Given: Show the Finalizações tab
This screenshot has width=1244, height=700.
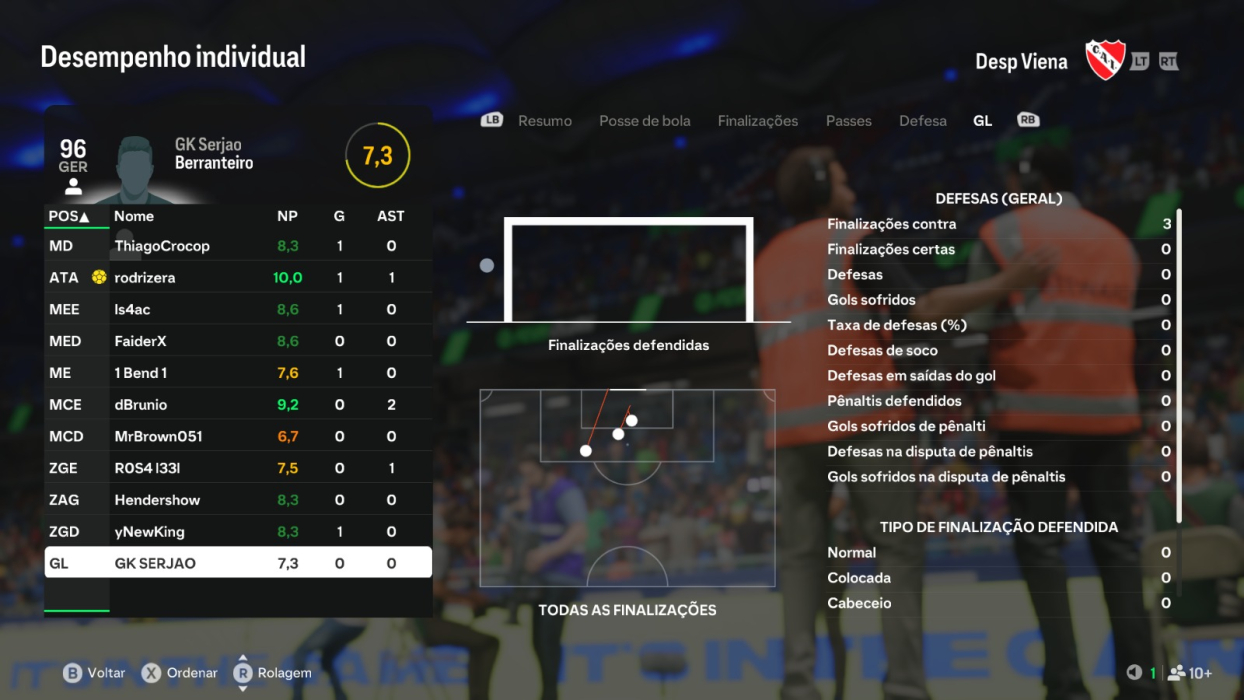Looking at the screenshot, I should point(757,121).
